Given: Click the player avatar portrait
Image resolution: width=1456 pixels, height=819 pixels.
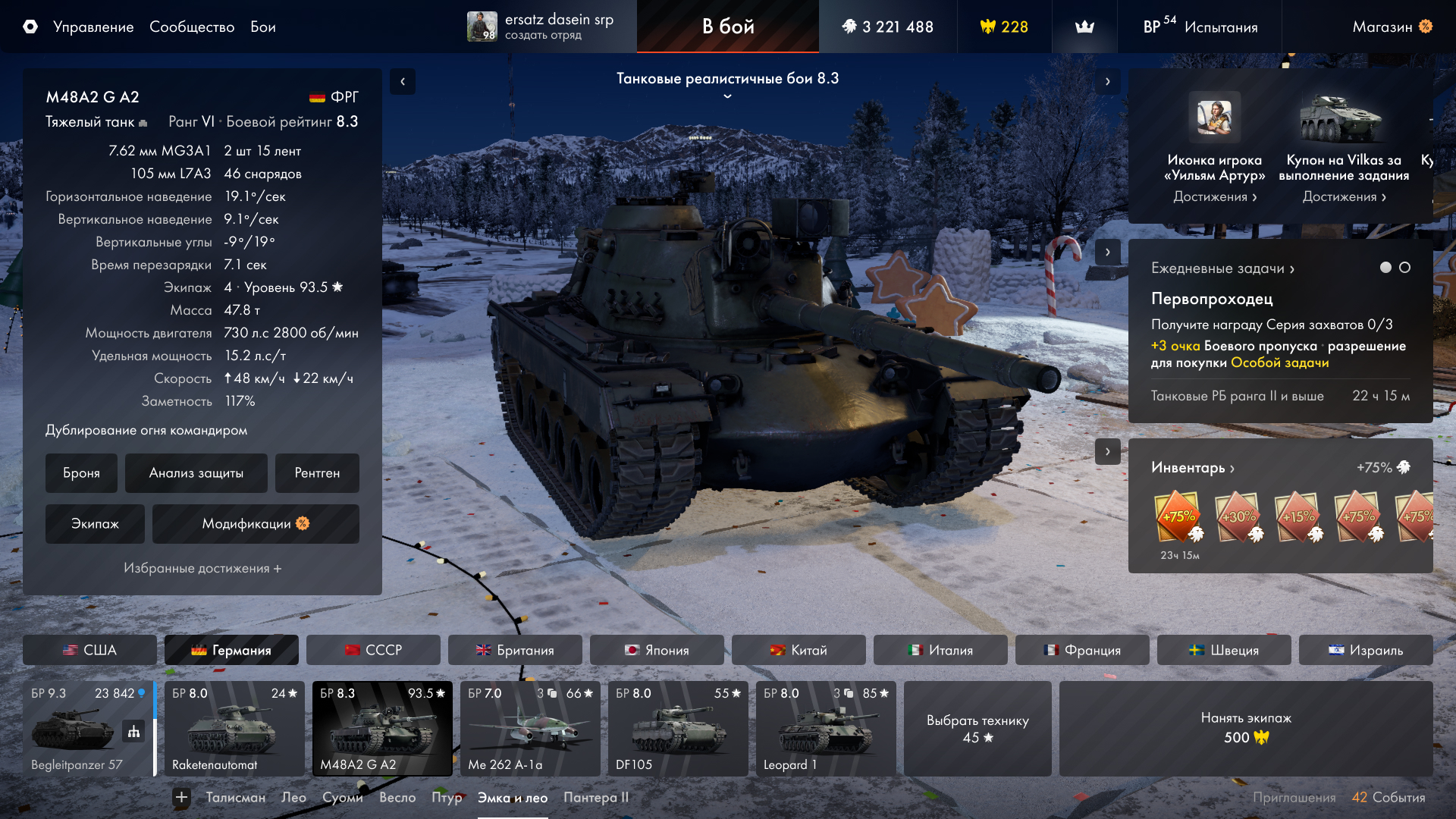Looking at the screenshot, I should pos(482,27).
